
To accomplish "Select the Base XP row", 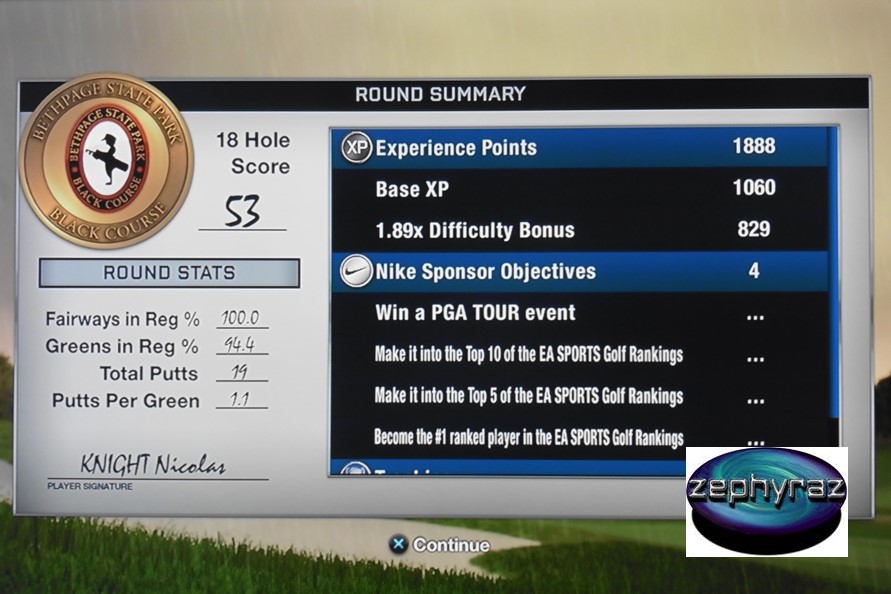I will (x=580, y=188).
